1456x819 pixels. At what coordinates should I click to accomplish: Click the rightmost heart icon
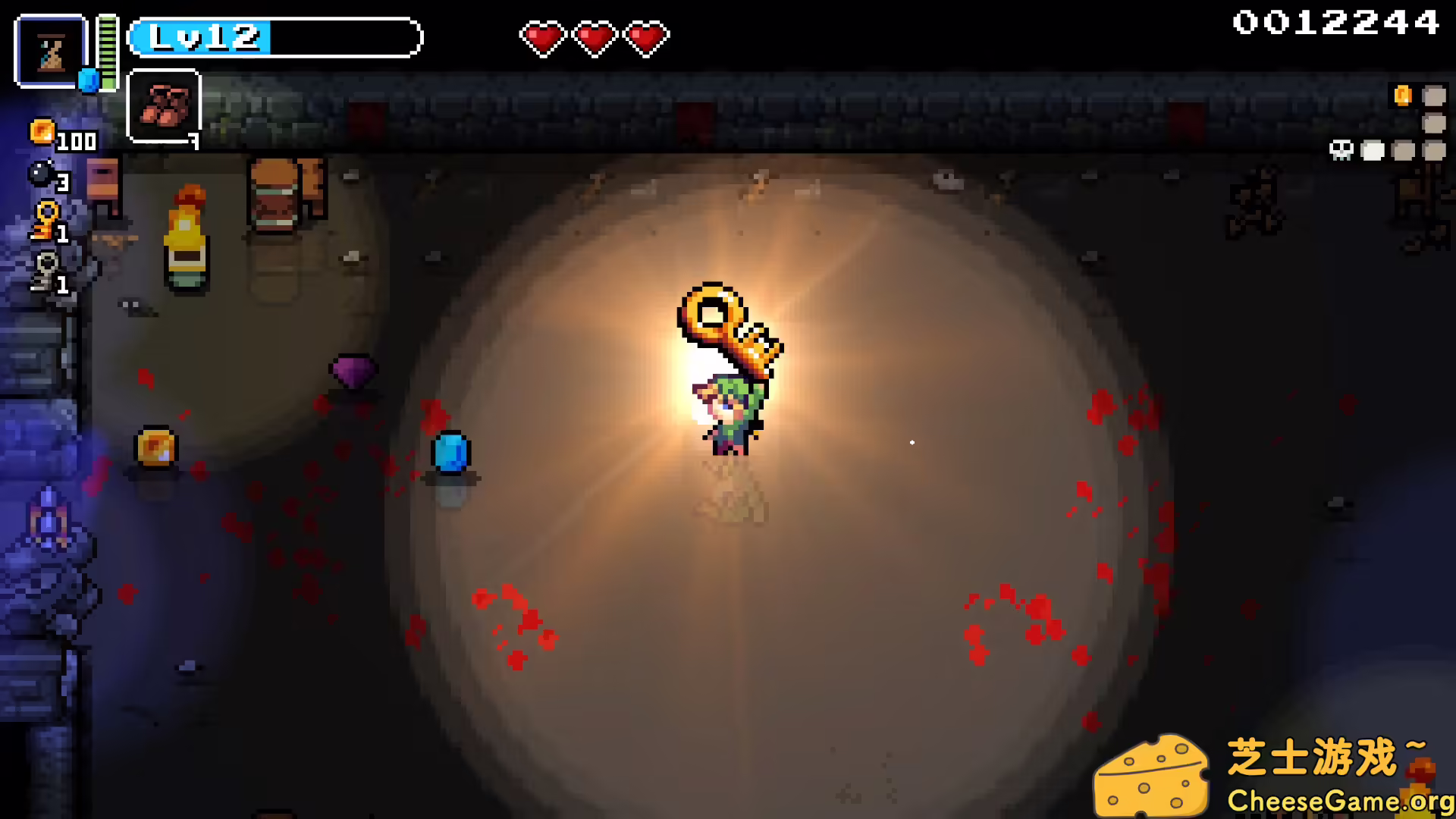[x=645, y=37]
